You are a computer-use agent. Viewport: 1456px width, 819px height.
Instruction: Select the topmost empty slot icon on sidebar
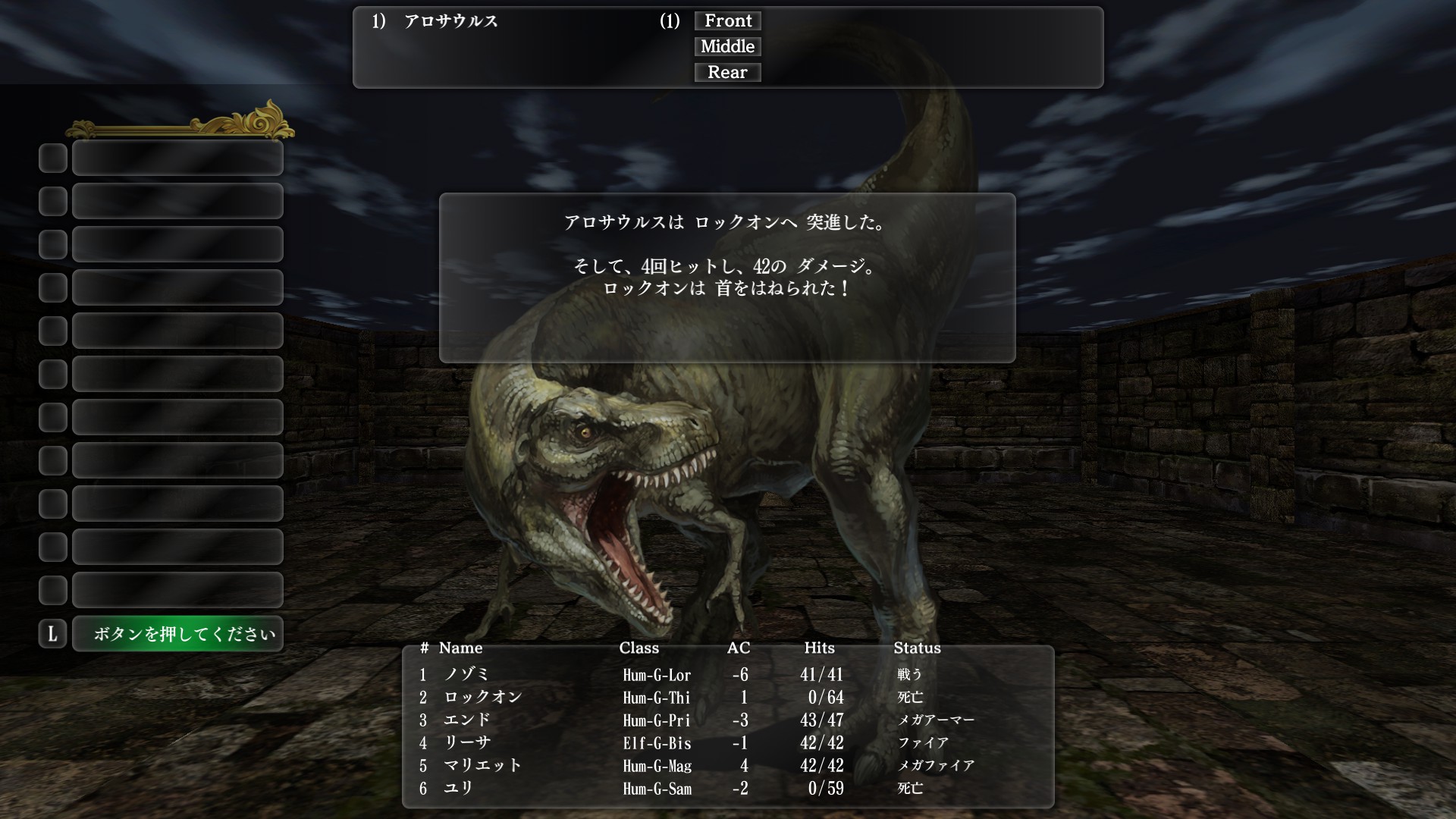pos(52,158)
